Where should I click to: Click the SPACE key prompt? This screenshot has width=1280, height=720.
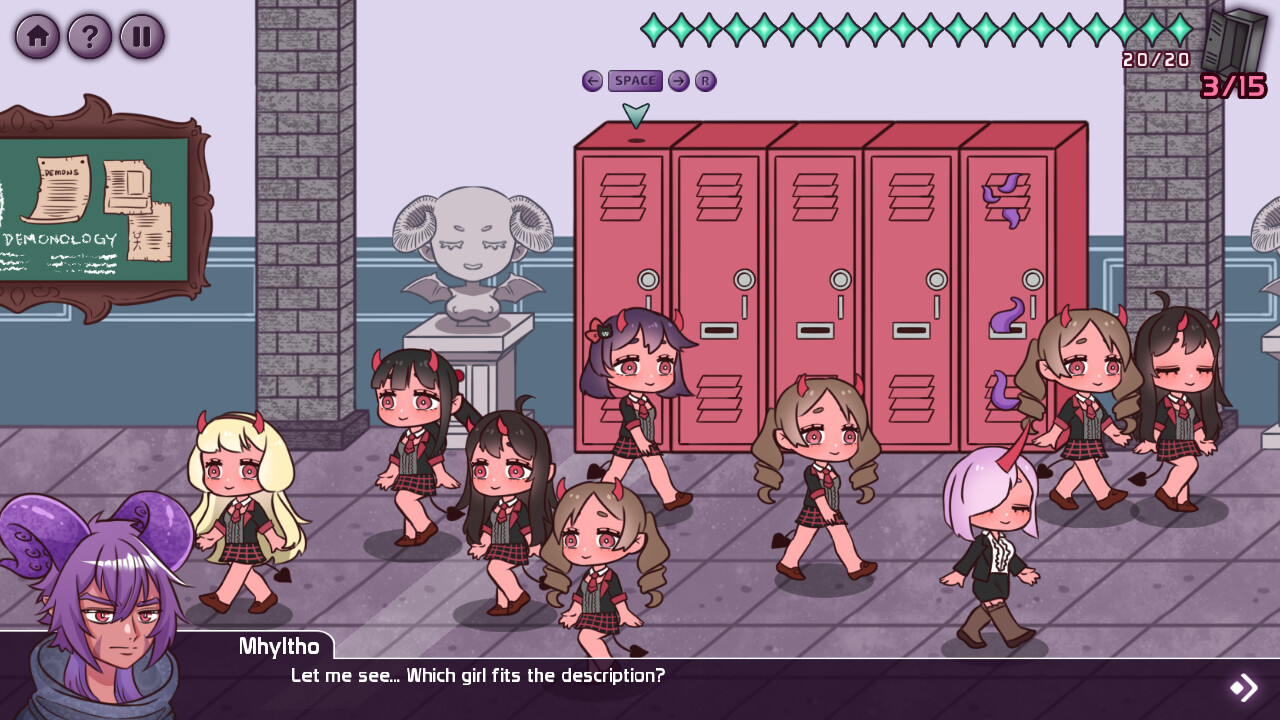click(x=634, y=81)
